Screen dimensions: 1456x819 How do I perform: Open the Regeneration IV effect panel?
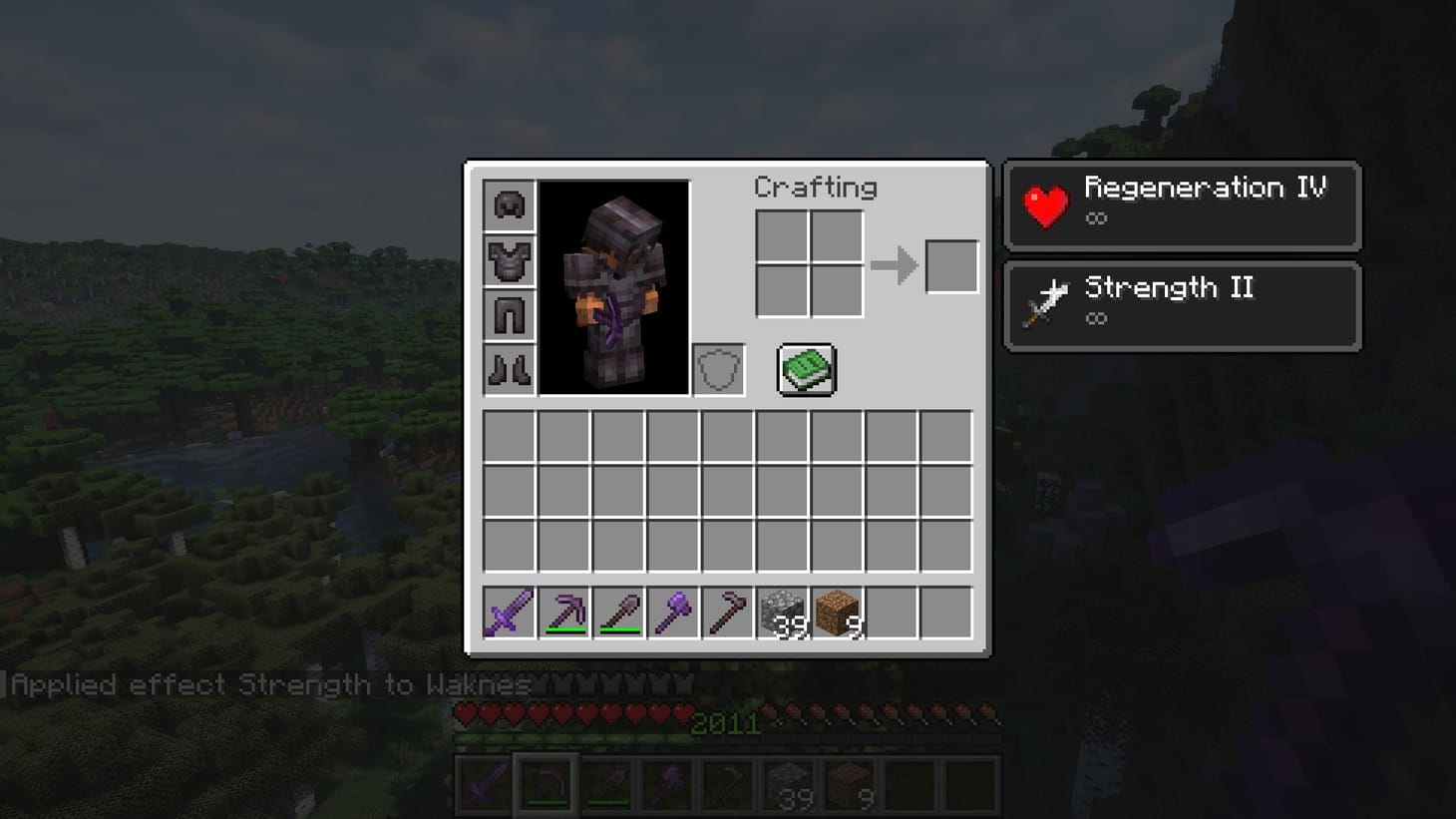[x=1182, y=206]
